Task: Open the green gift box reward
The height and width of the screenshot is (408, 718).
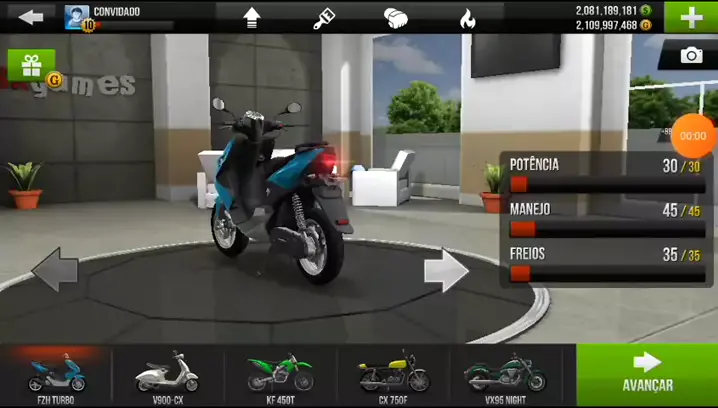Action: pyautogui.click(x=31, y=66)
